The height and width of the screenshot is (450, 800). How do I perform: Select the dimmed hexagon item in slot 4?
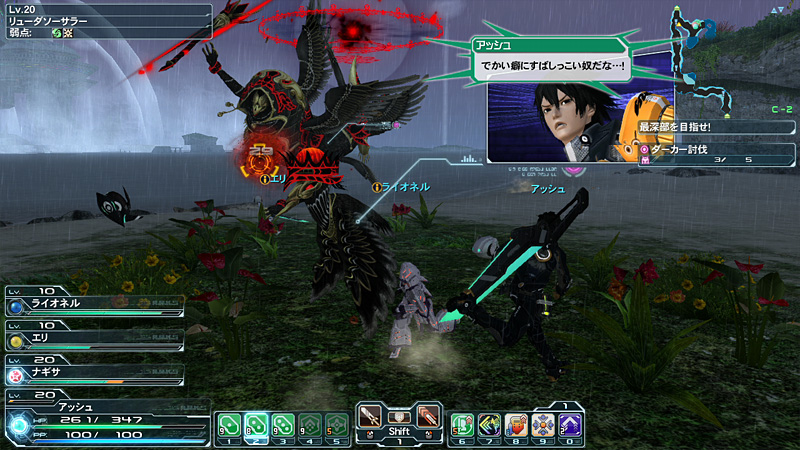(309, 424)
